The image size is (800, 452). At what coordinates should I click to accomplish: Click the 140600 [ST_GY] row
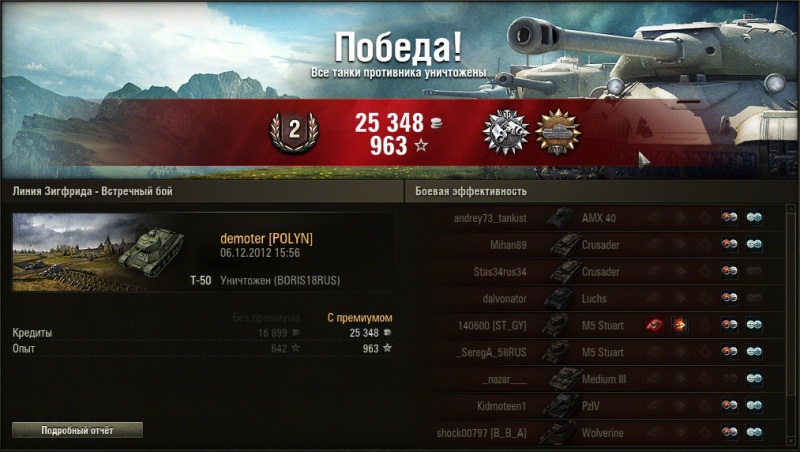600,325
